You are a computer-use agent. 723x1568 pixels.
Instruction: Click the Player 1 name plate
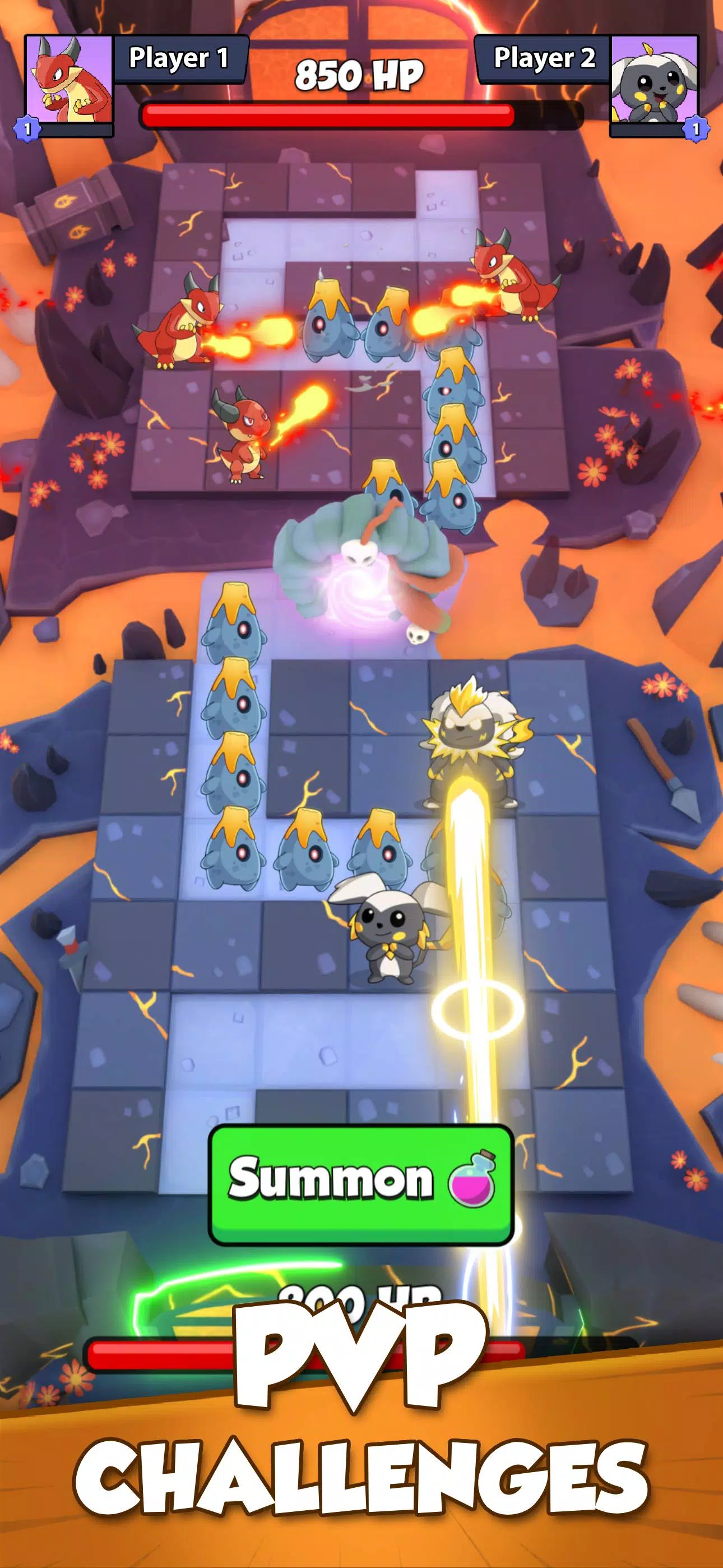179,58
